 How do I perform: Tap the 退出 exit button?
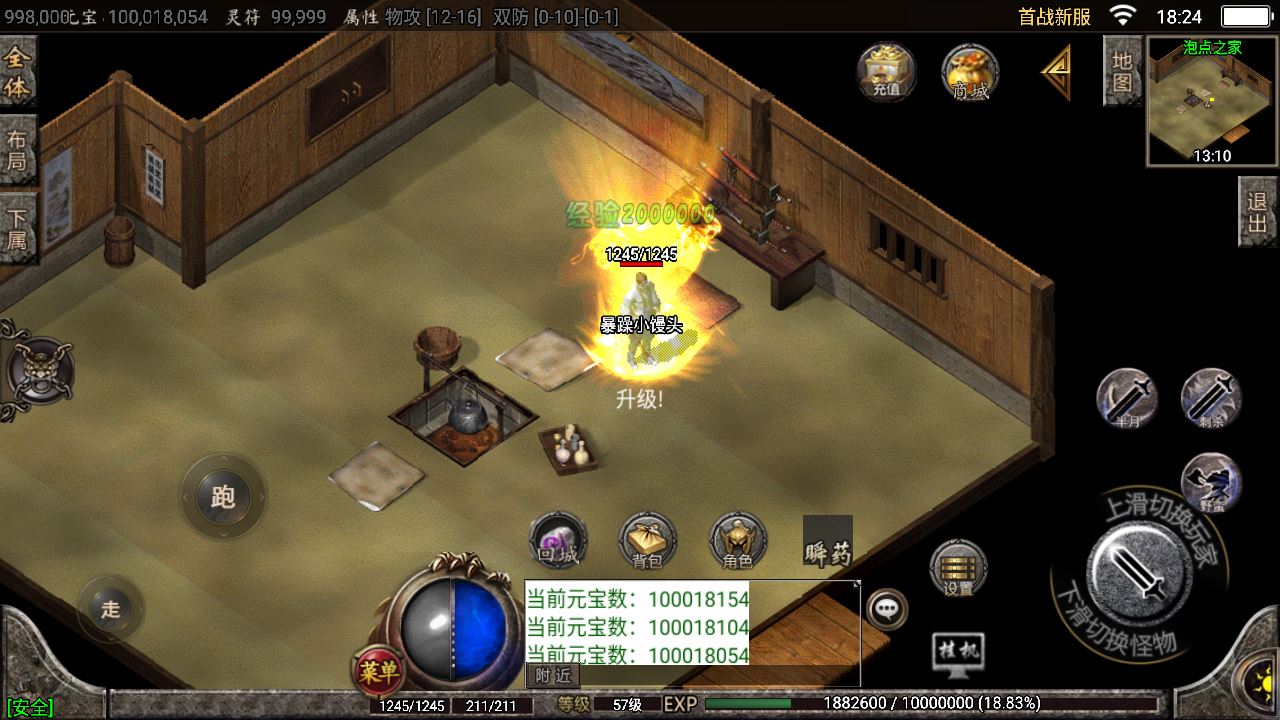coord(1258,211)
